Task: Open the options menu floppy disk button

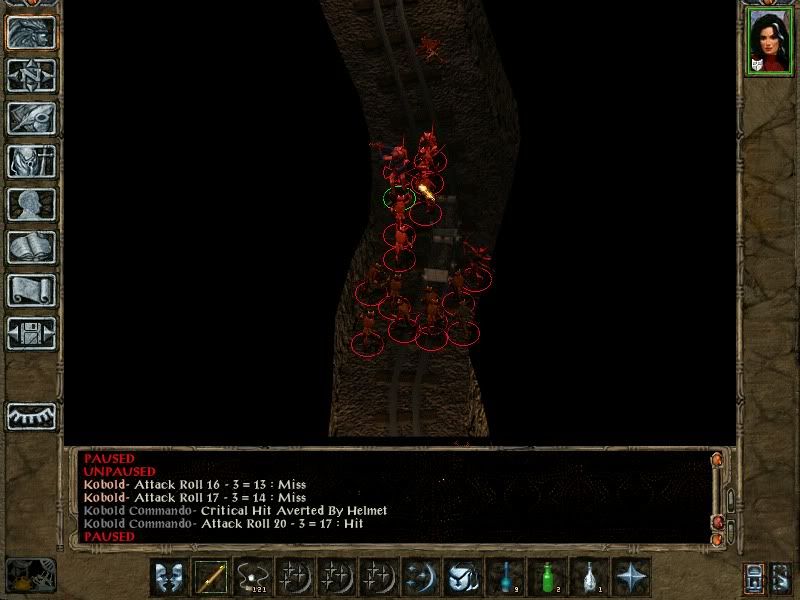Action: tap(31, 333)
